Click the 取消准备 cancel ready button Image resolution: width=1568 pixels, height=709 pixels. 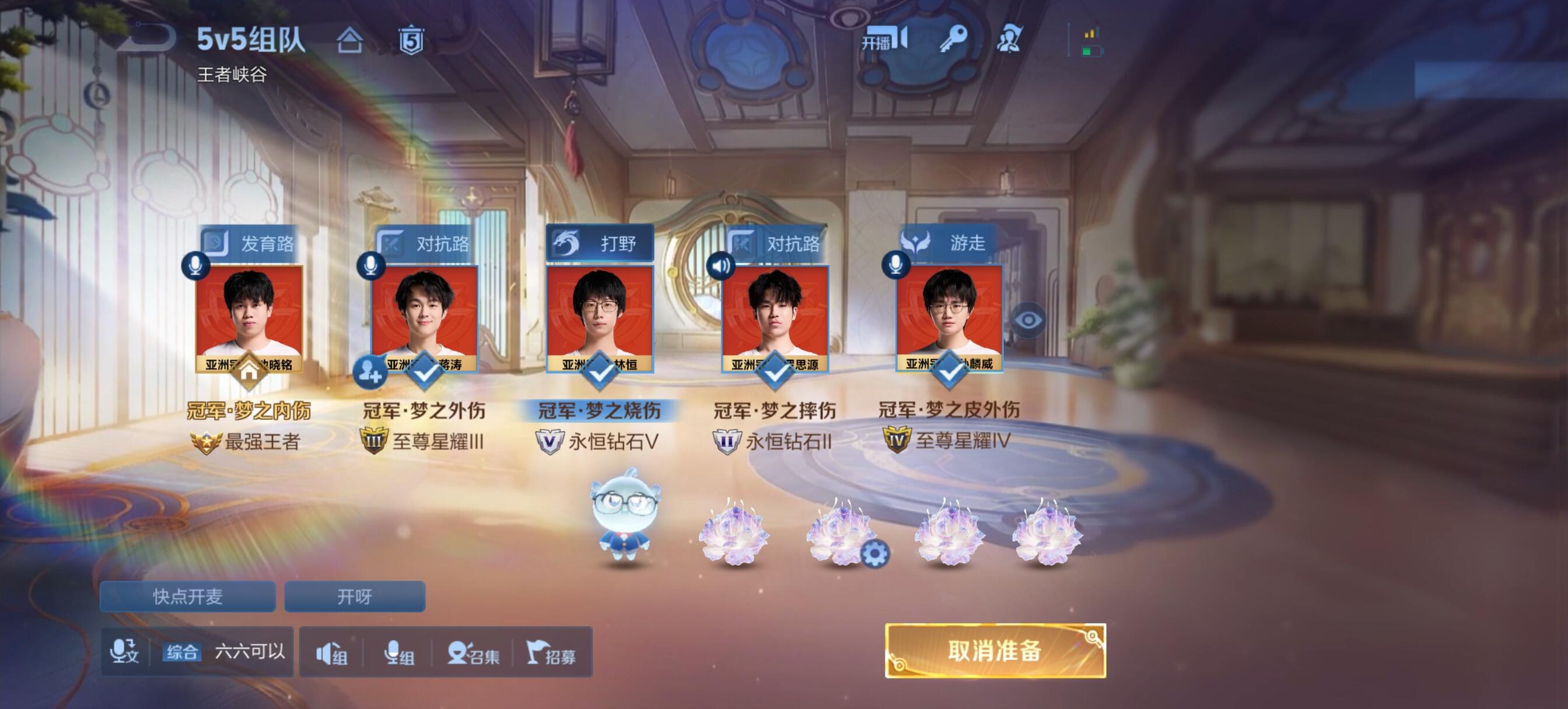[x=995, y=651]
